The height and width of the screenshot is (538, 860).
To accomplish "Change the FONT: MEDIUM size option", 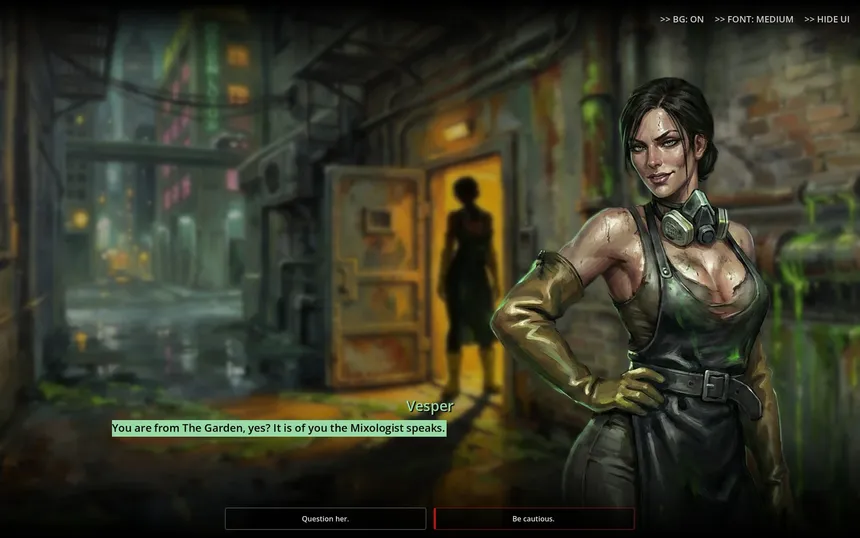I will coord(754,19).
